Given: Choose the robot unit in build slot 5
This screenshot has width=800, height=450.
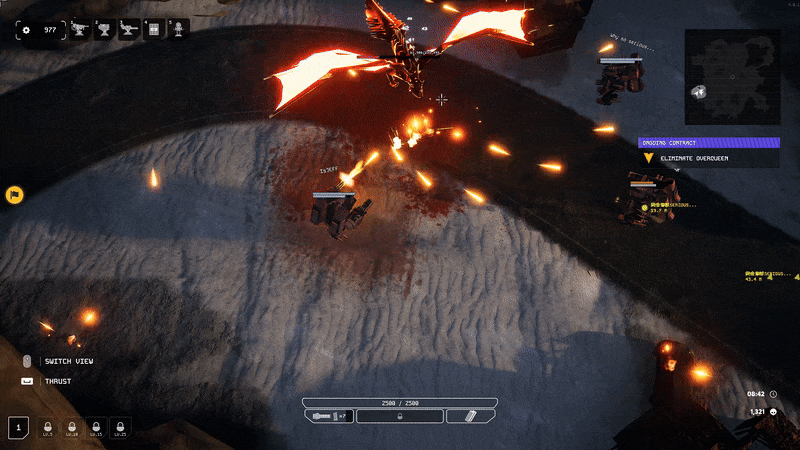Looking at the screenshot, I should (x=178, y=30).
